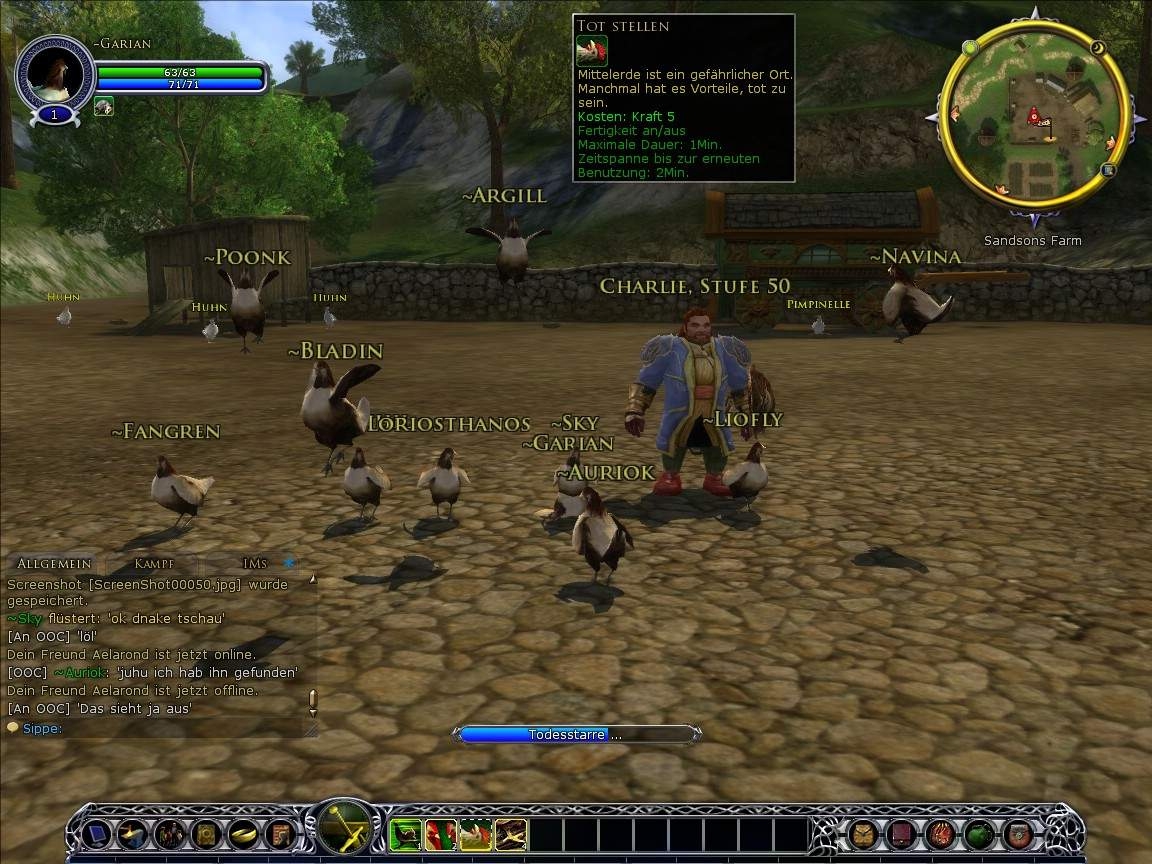Click the green orb on the minimap ring
Screen dimensions: 1152x864
pyautogui.click(x=970, y=47)
